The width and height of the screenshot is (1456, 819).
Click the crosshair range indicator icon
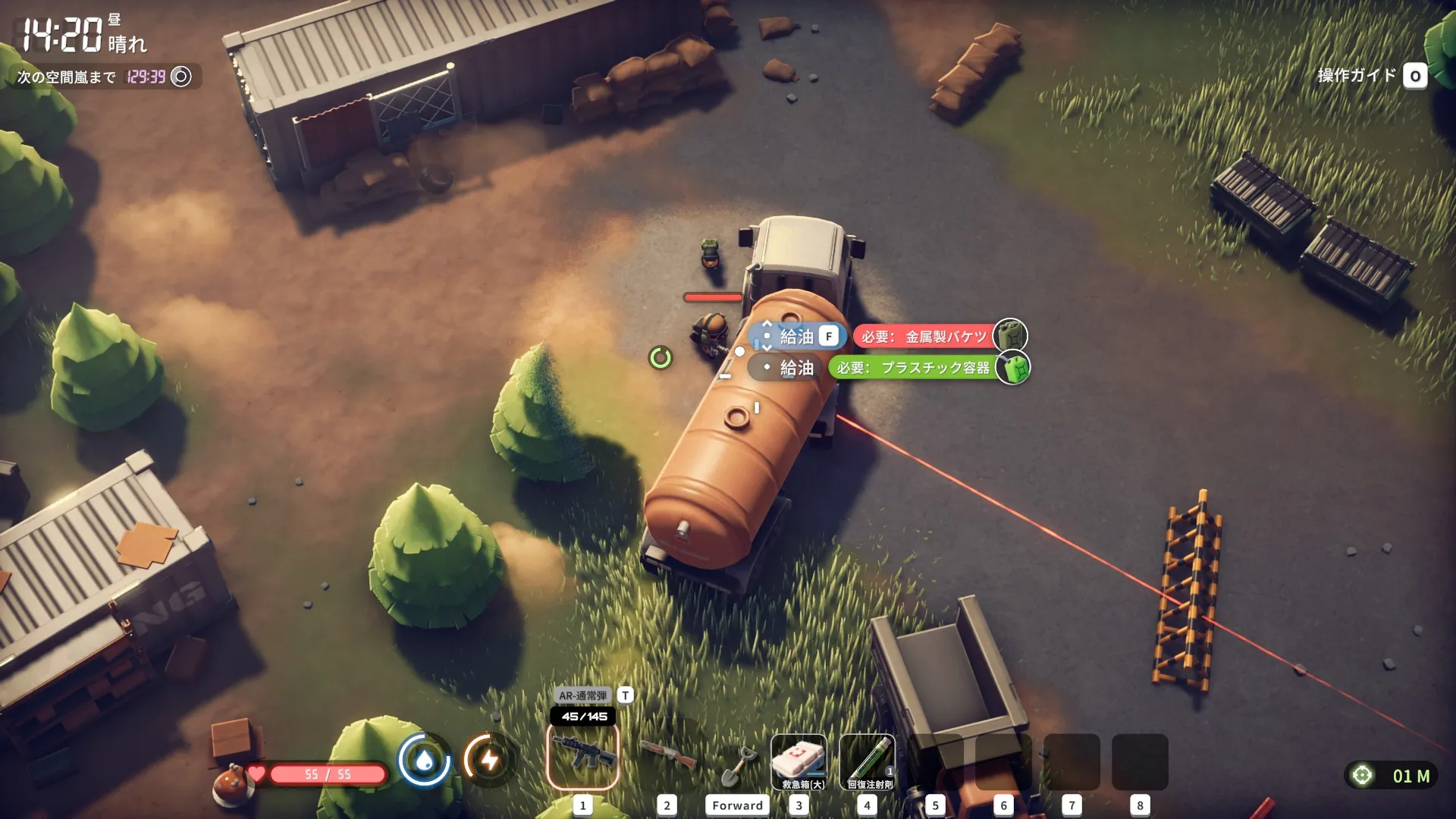coord(1363,775)
